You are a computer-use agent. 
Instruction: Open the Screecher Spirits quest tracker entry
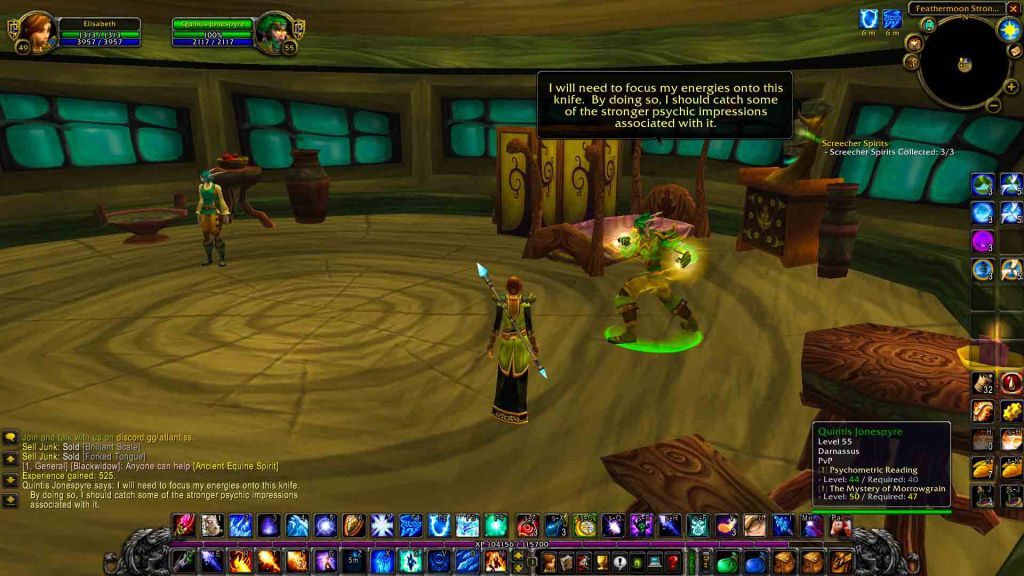coord(855,143)
